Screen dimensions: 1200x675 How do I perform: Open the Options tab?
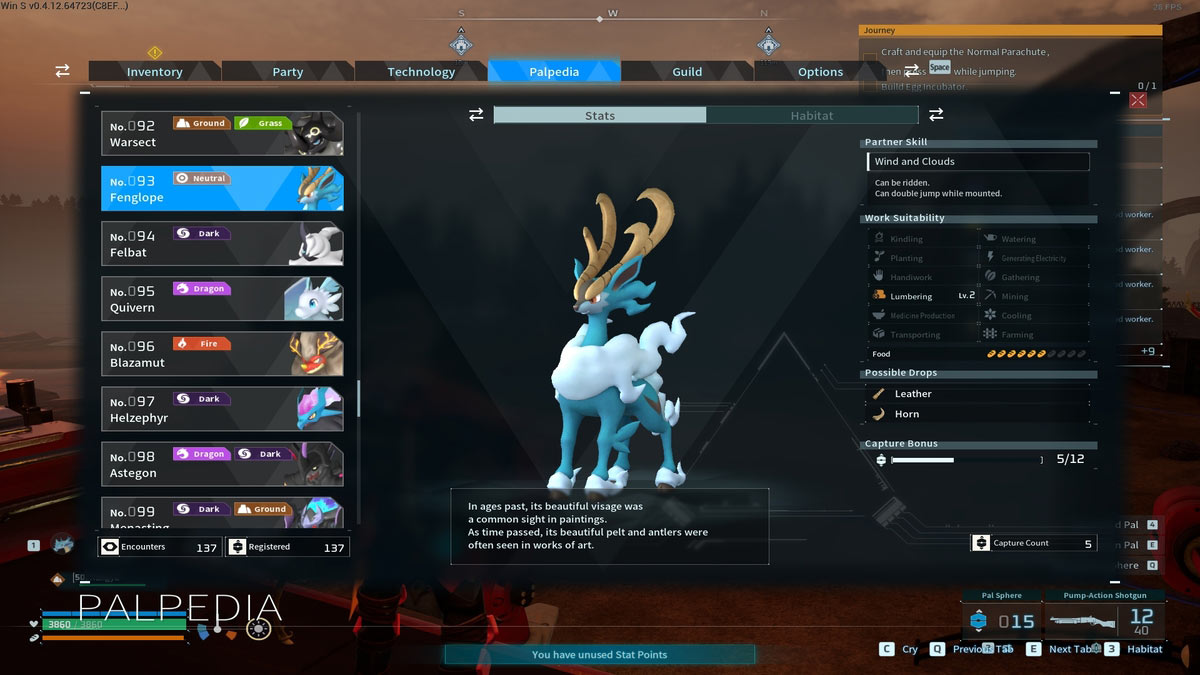coord(820,72)
